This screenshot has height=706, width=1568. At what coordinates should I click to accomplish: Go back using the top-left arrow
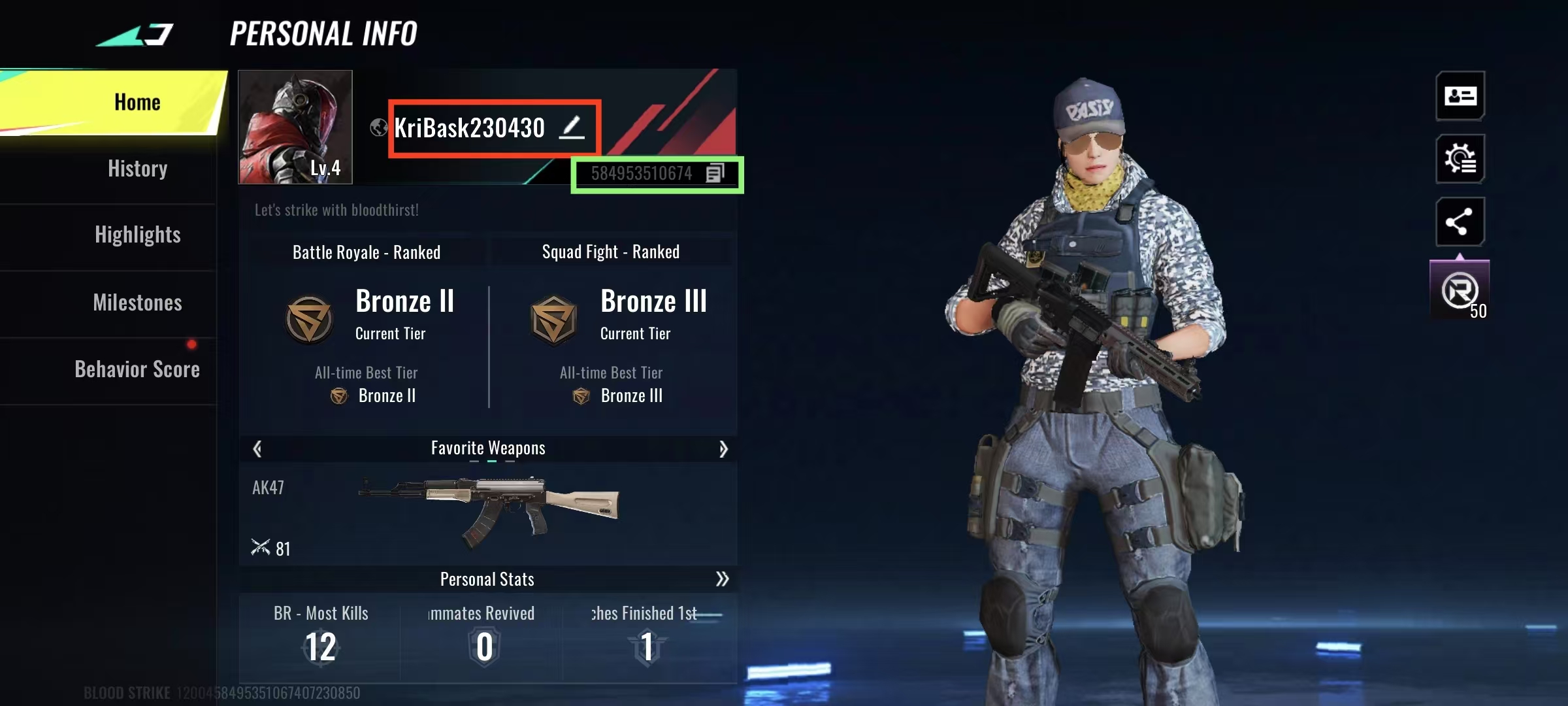(136, 34)
